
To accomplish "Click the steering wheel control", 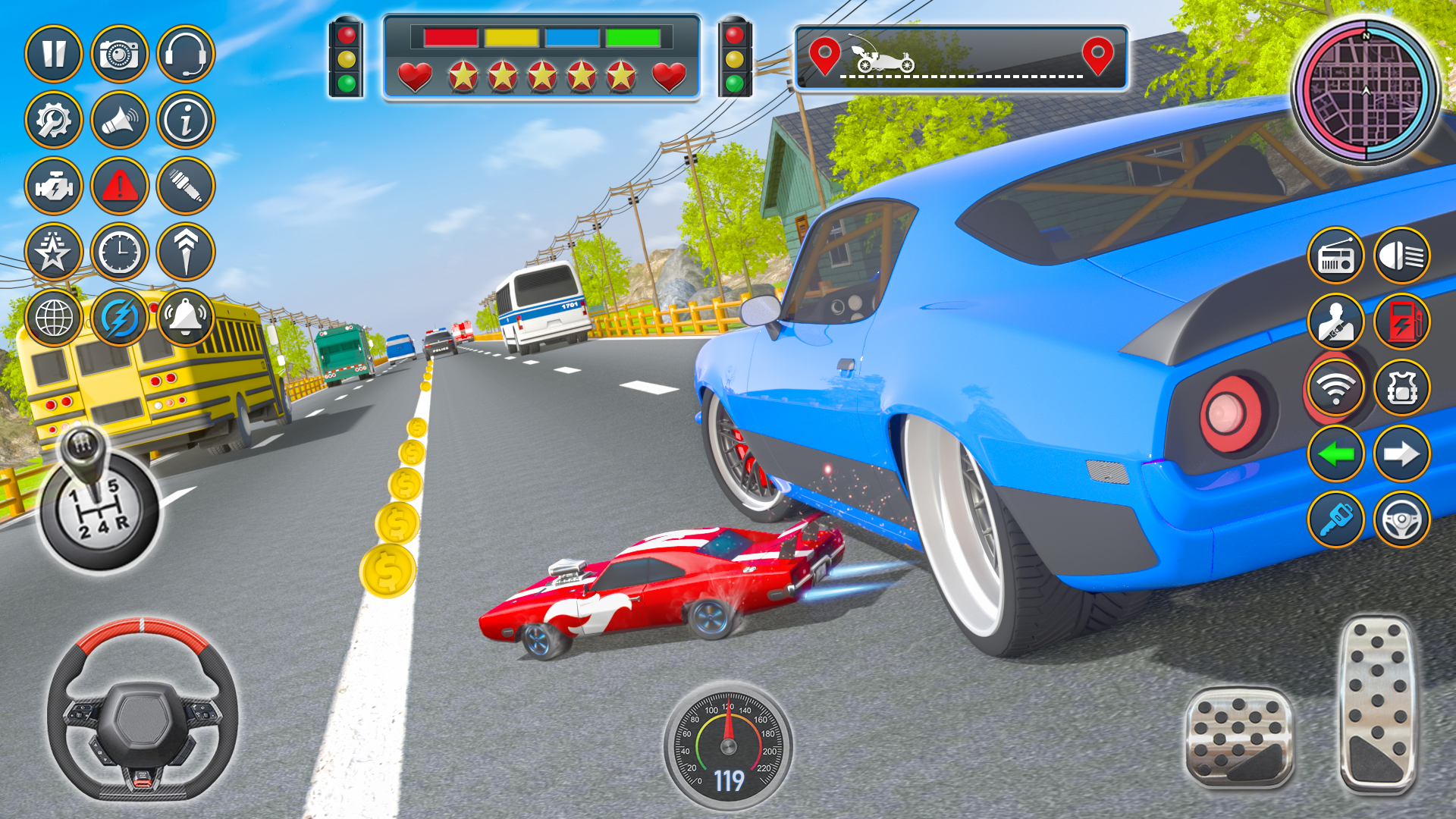I will [x=143, y=711].
